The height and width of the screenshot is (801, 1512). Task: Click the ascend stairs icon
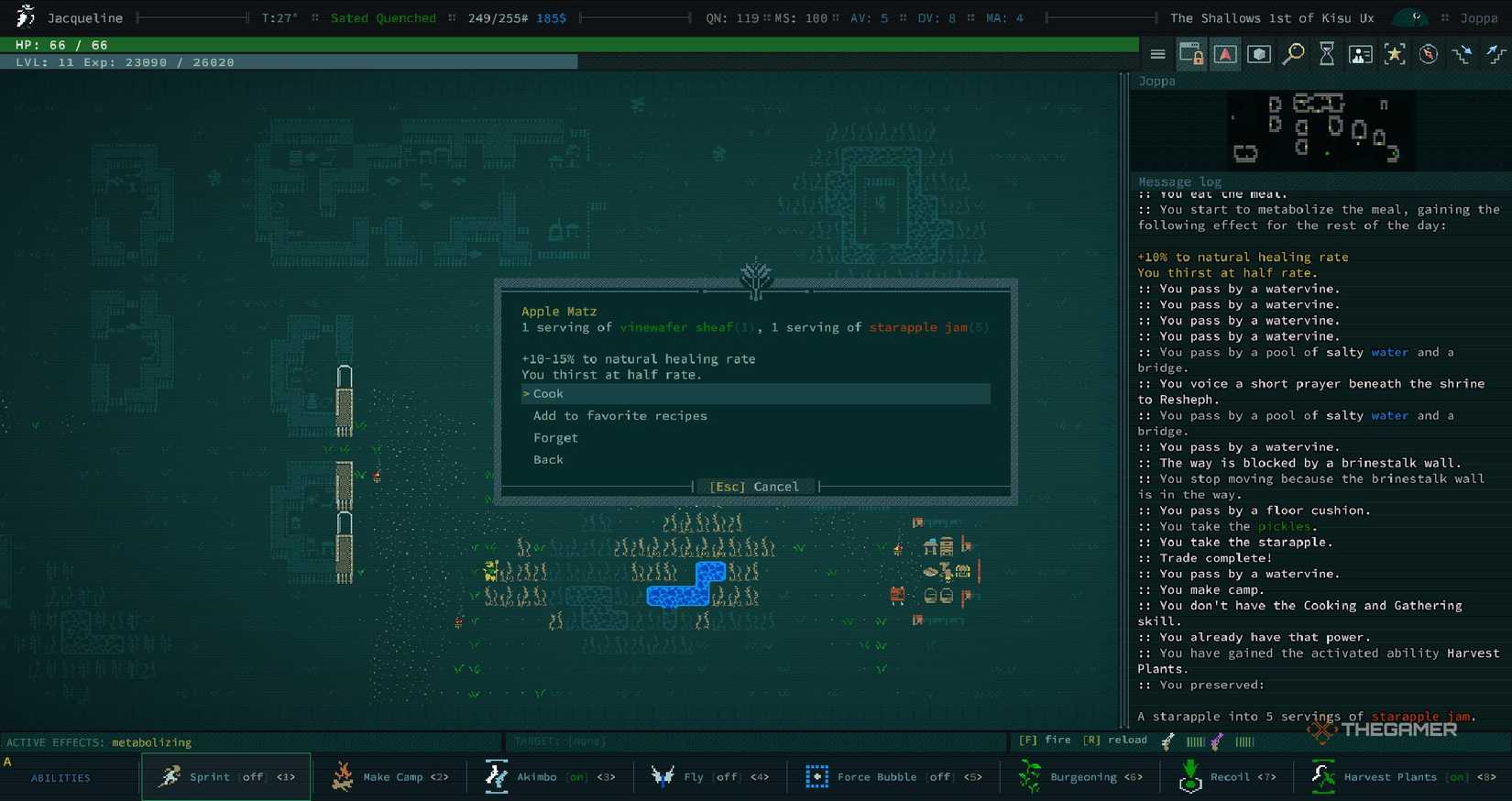pos(1495,53)
